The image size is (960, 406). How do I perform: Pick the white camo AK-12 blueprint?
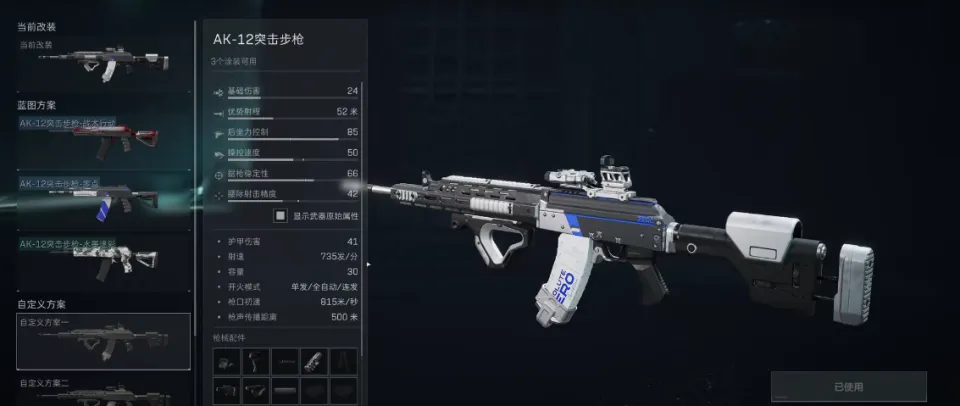(x=102, y=260)
